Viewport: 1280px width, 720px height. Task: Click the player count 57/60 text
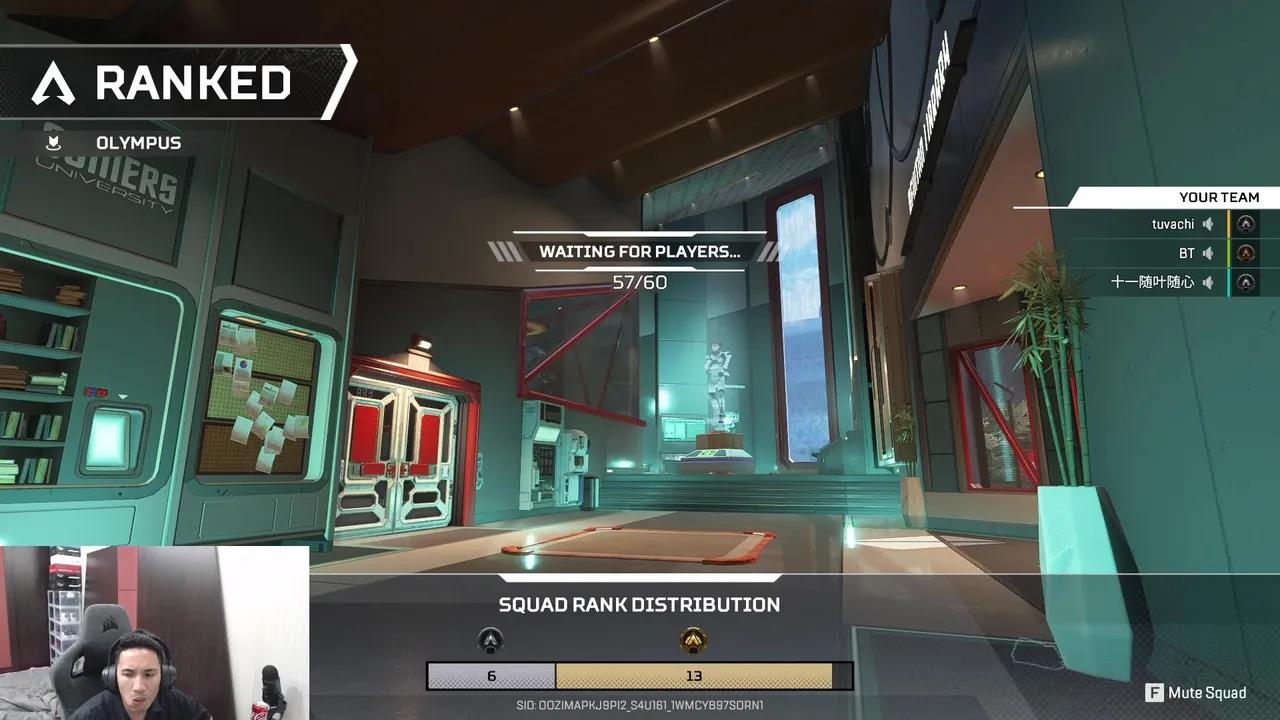(640, 281)
